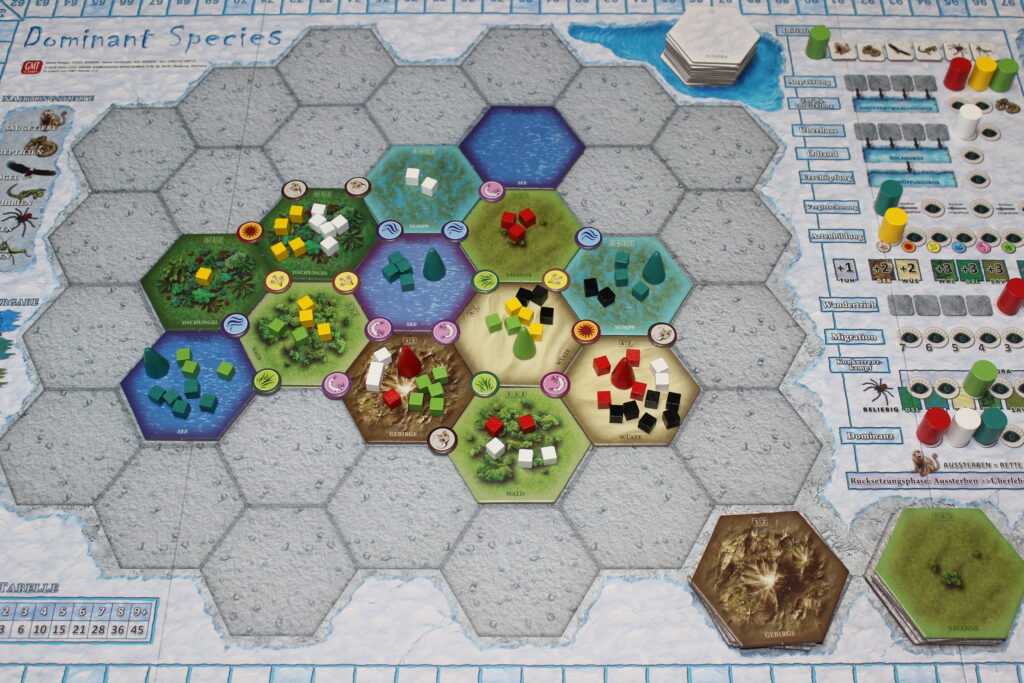Choose the Gebirge tile with the red cone
The image size is (1024, 683).
(x=407, y=385)
